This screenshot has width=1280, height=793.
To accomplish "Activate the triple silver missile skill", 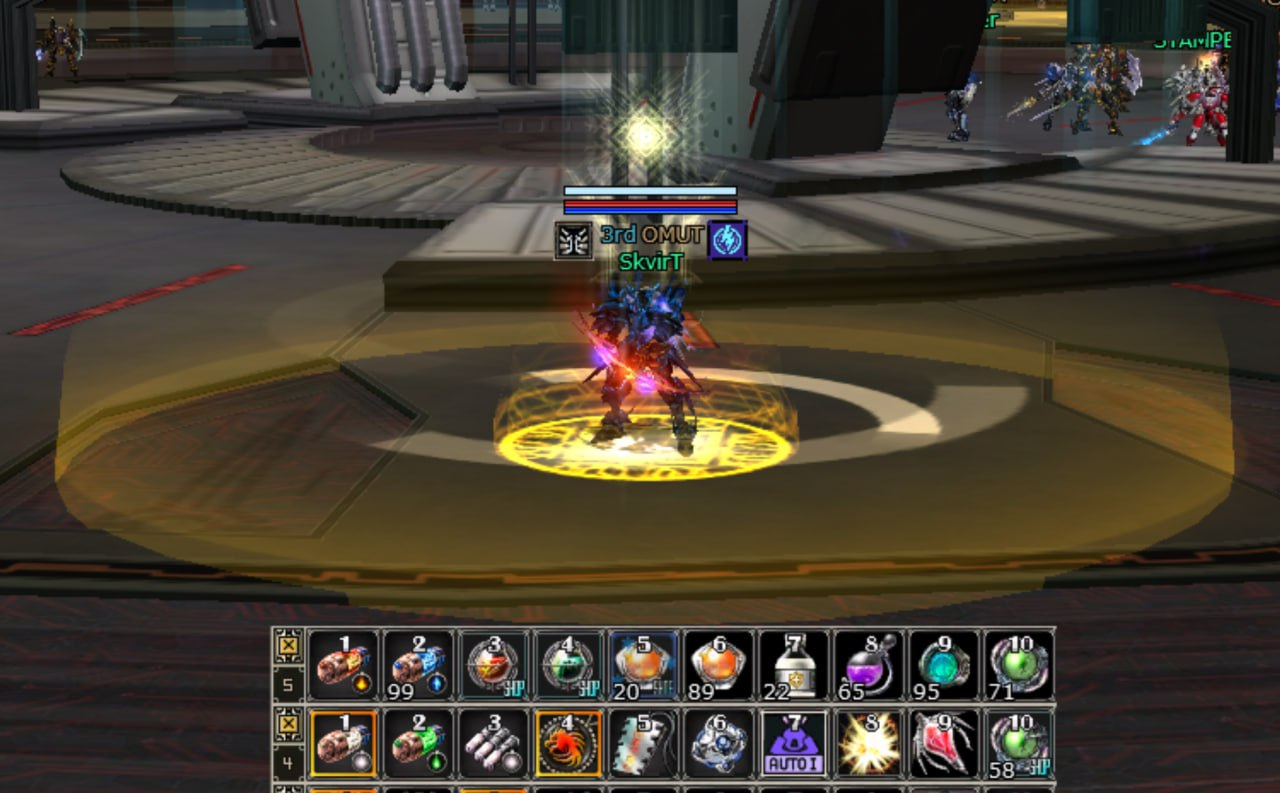I will (494, 744).
